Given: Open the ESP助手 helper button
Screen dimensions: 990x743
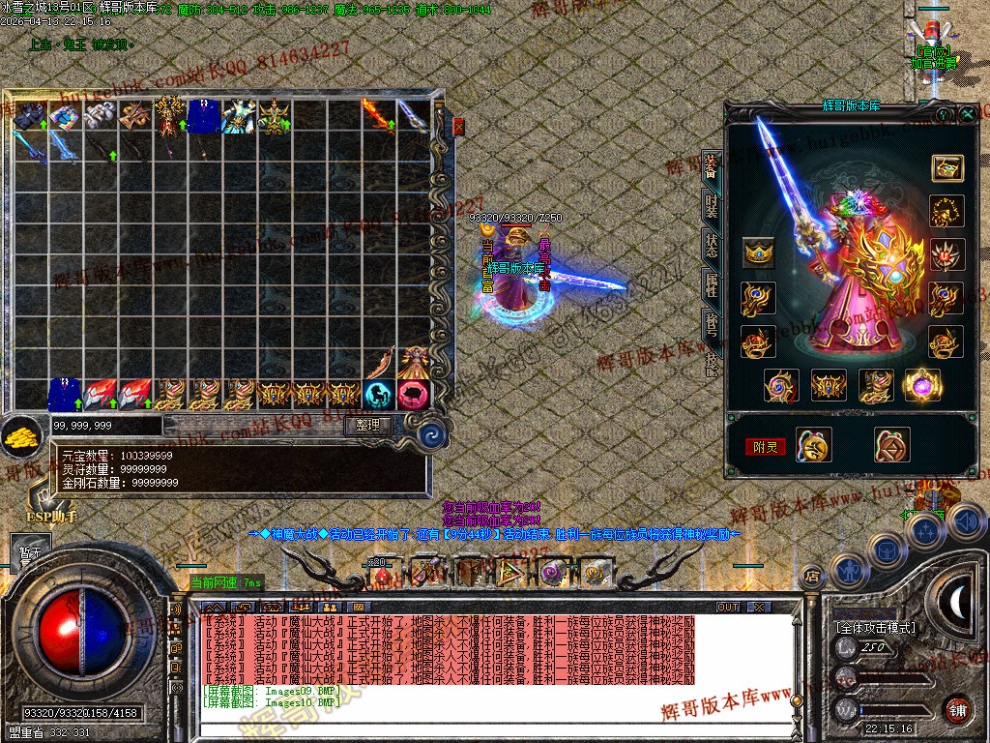Looking at the screenshot, I should tap(51, 517).
